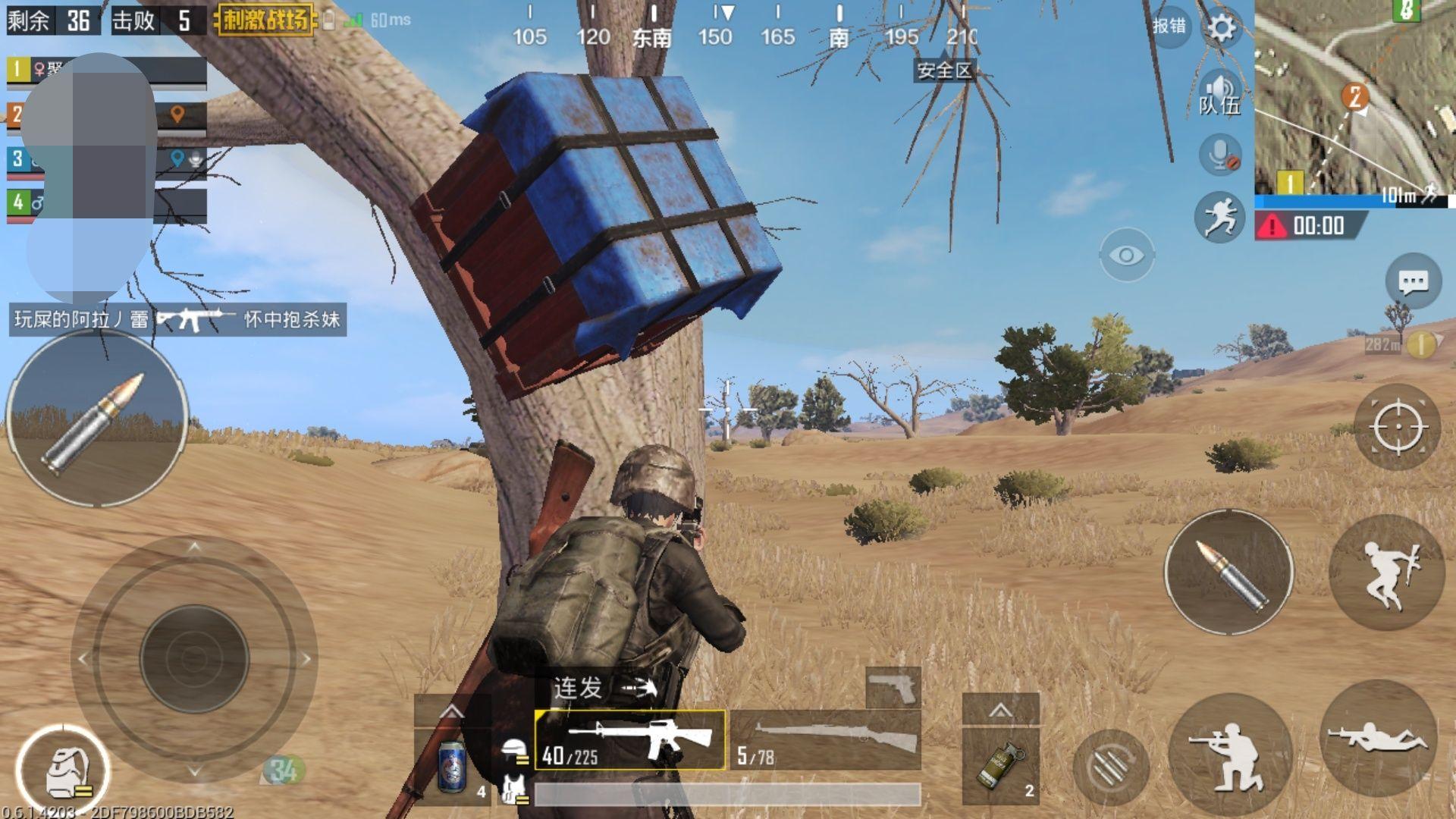Viewport: 1456px width, 819px height.
Task: Open the minimap
Action: pos(1354,97)
